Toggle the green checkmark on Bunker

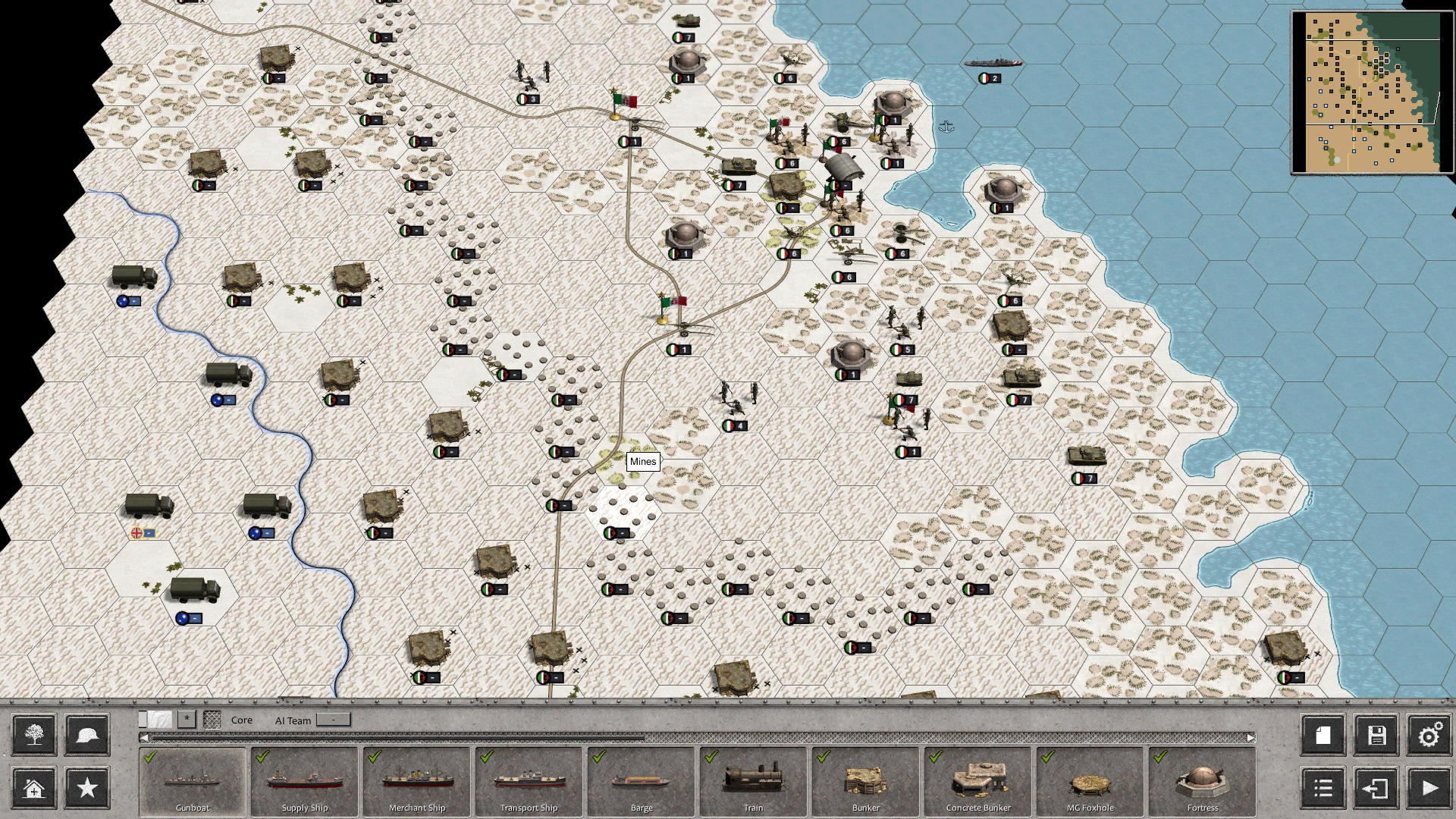point(823,756)
